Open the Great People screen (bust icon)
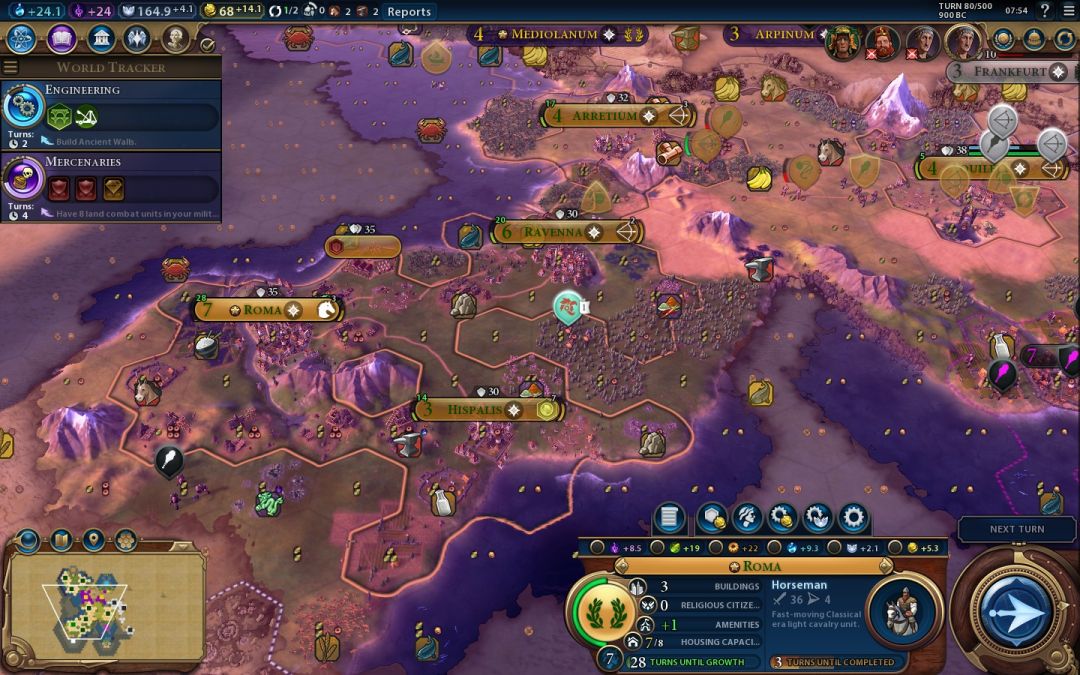This screenshot has height=675, width=1080. tap(176, 39)
